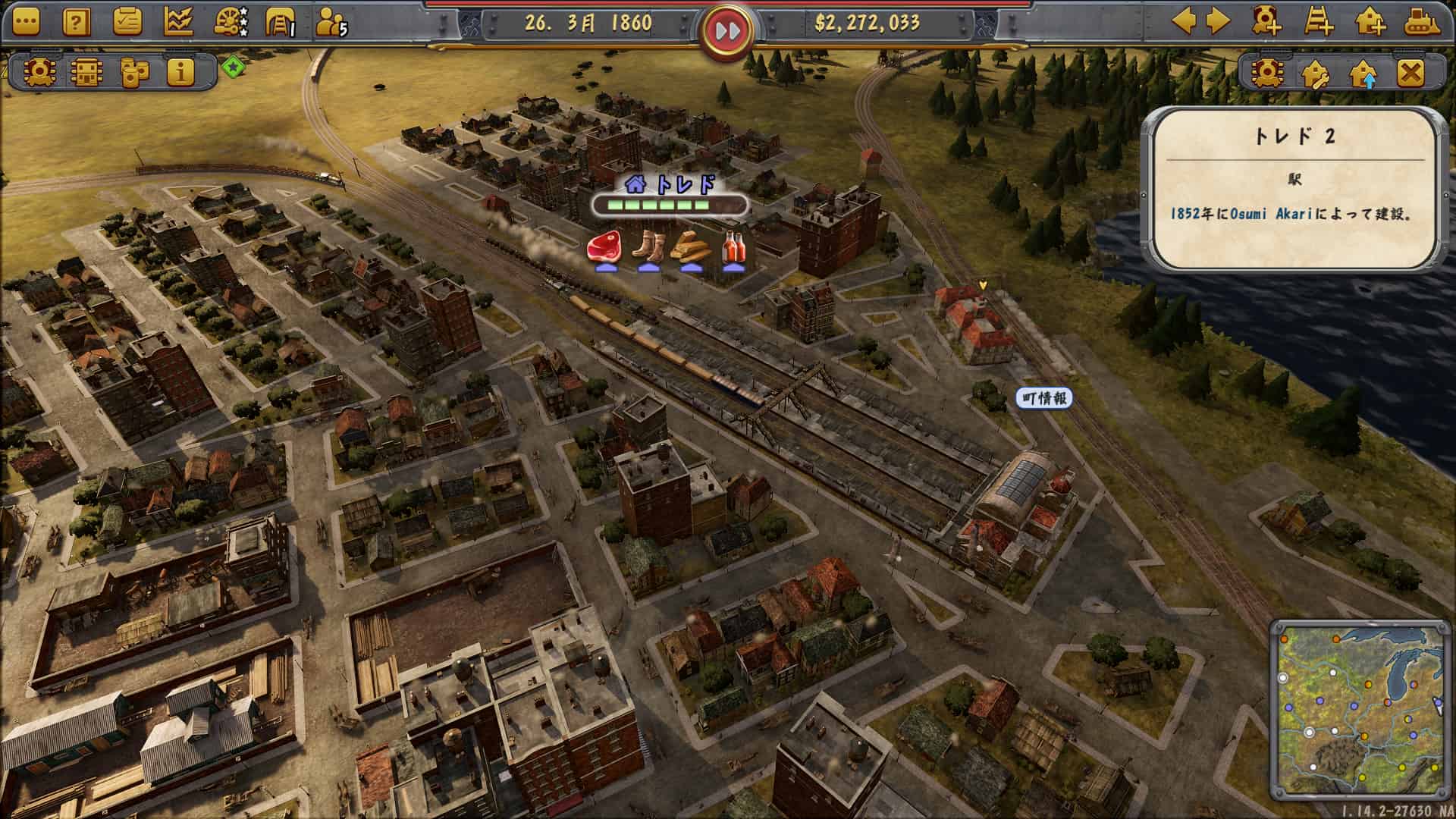Click the yellow info button
Viewport: 1456px width, 819px height.
pyautogui.click(x=180, y=72)
